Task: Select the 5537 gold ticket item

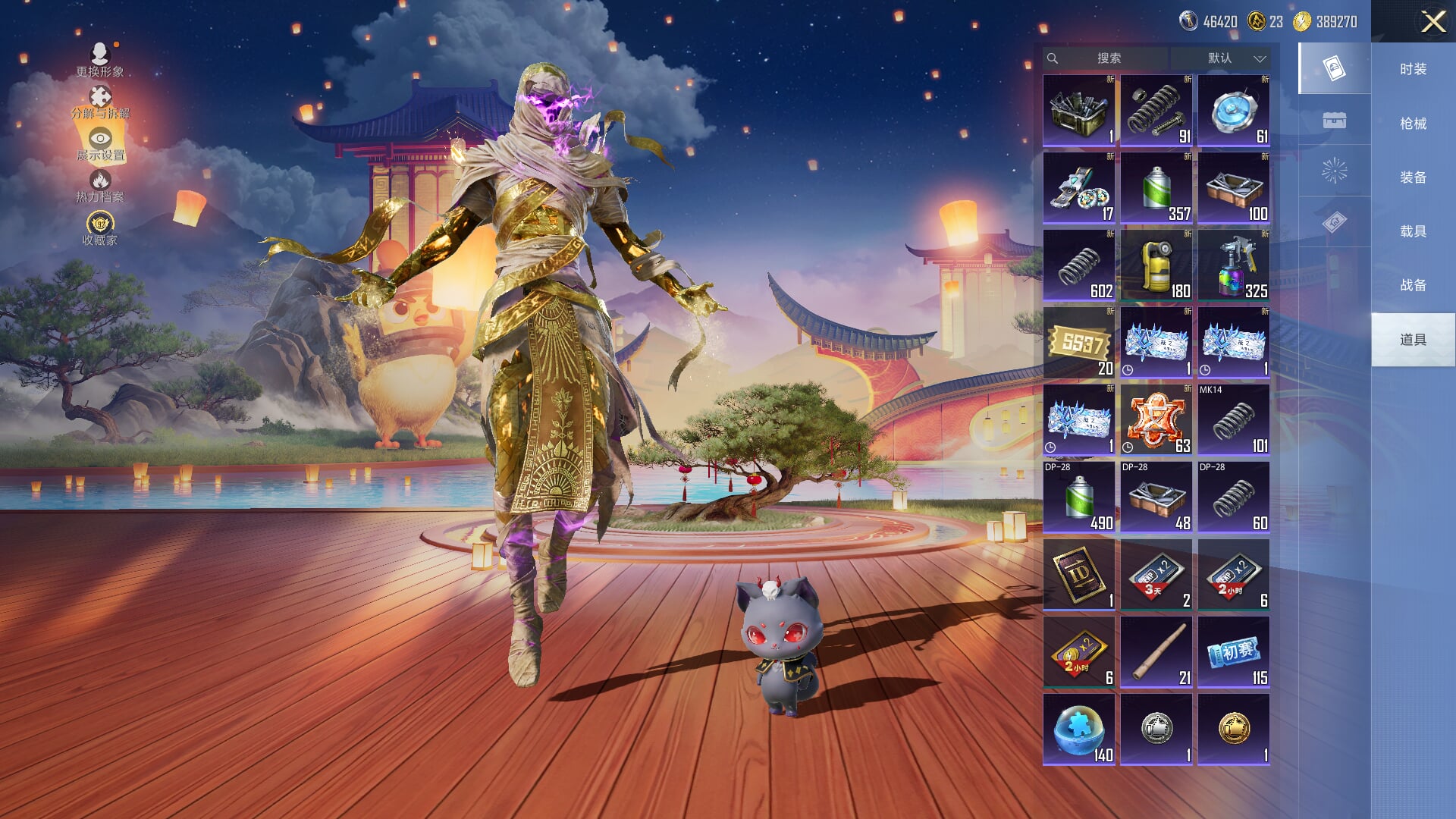Action: point(1079,343)
